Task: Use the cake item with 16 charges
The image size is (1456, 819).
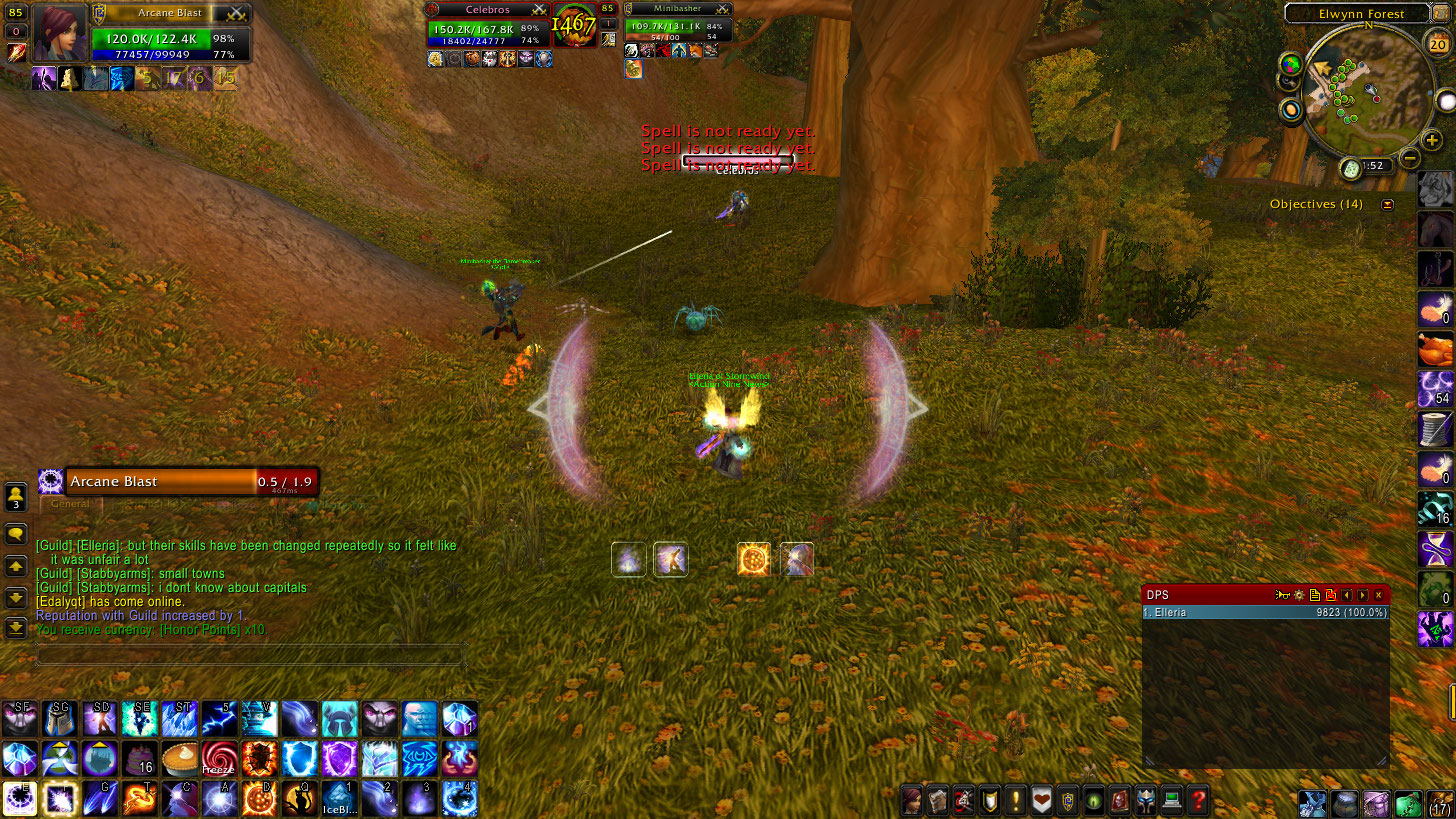Action: [139, 759]
